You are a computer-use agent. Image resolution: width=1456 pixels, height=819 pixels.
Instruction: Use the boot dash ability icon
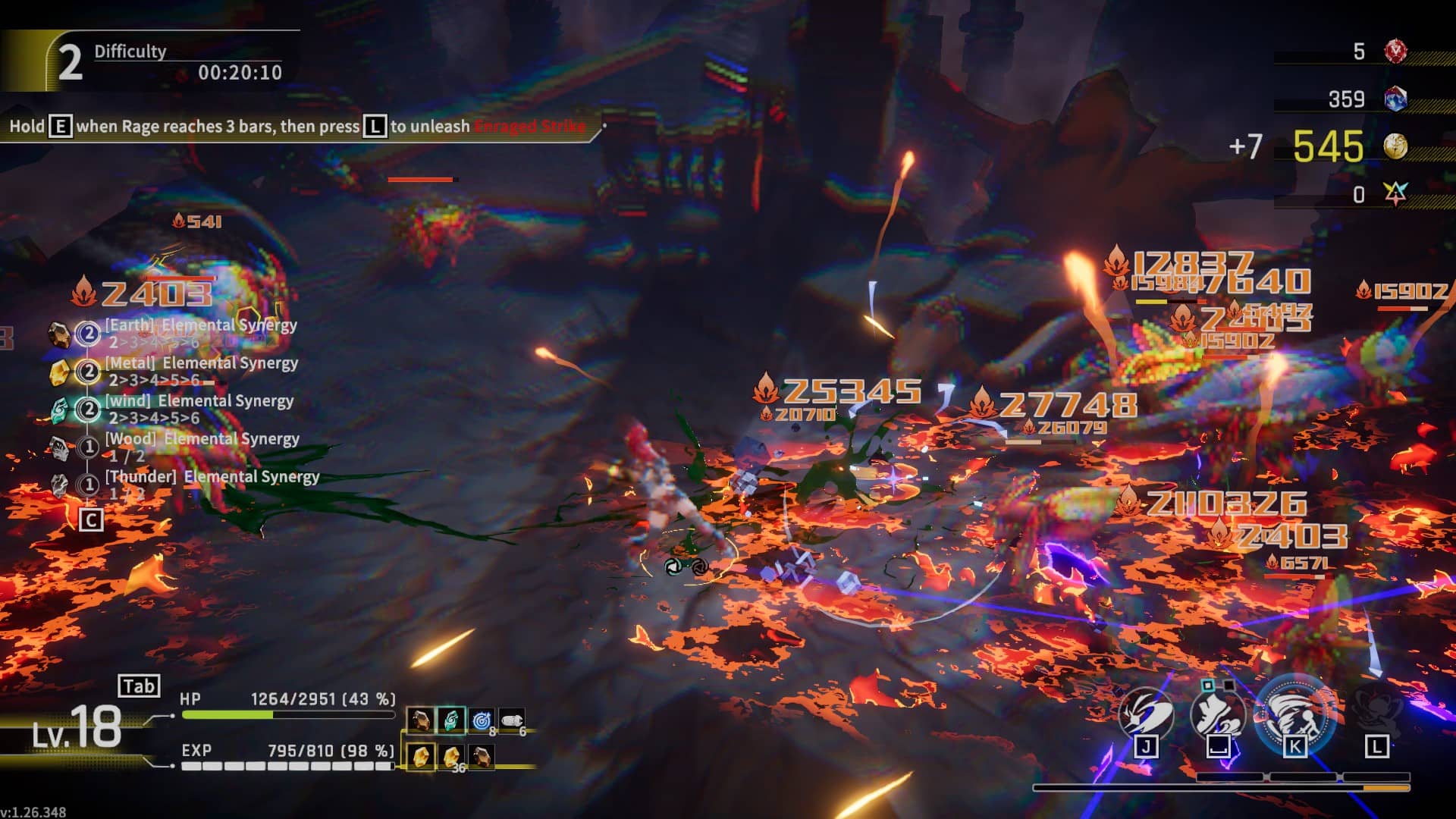(1218, 714)
